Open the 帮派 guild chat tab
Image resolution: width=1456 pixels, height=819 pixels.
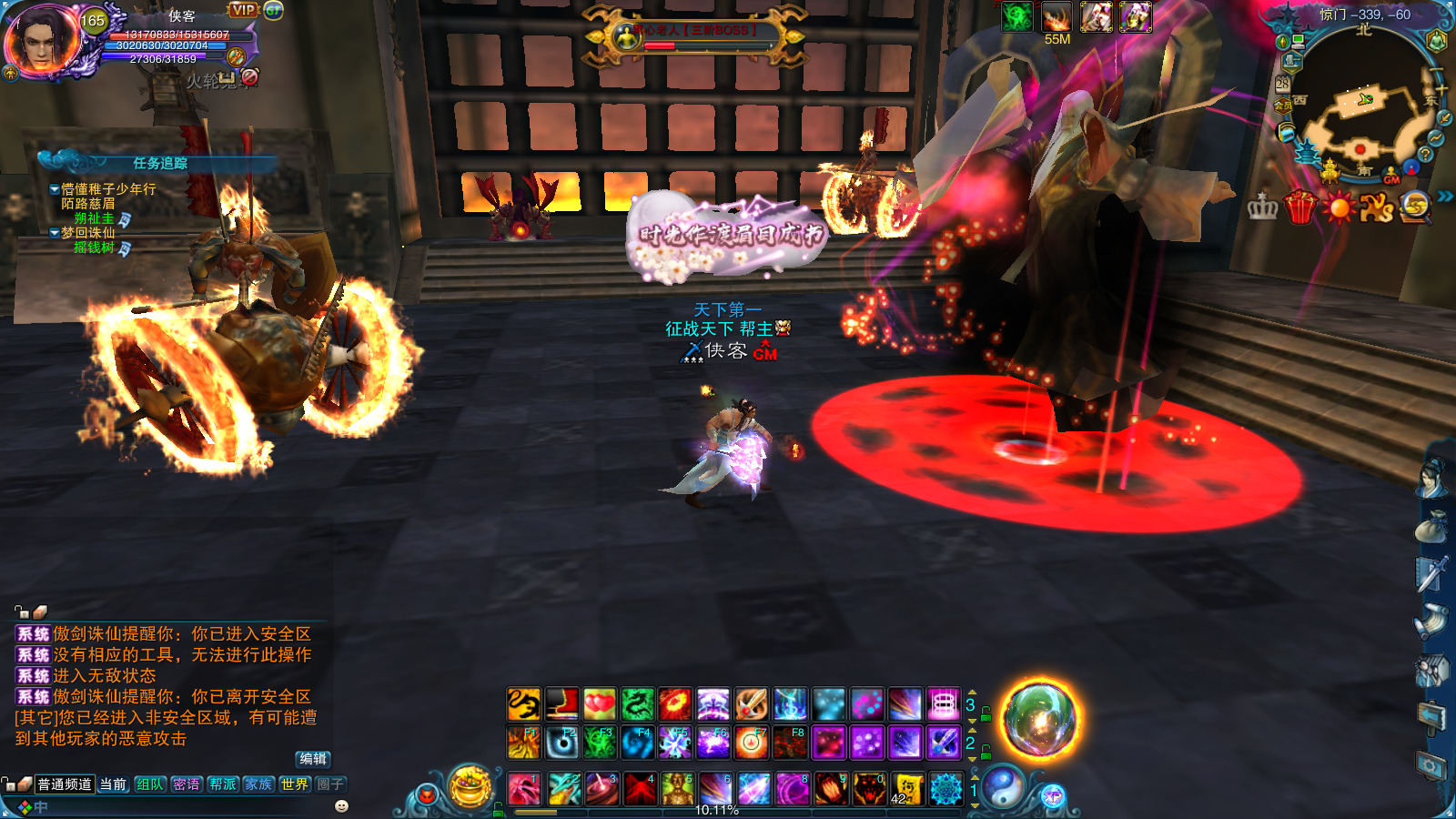click(222, 784)
